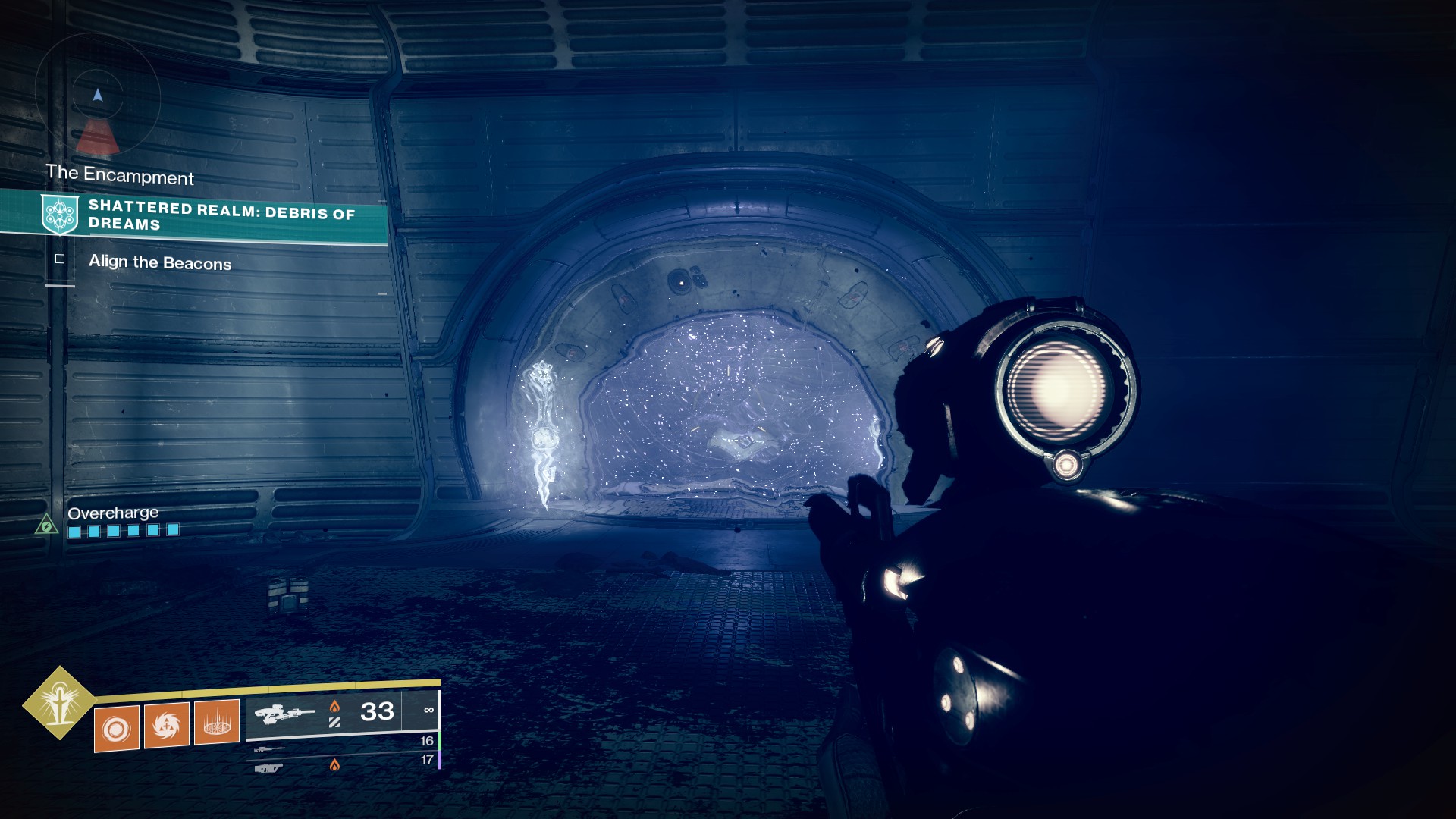Open the Shattered Realm: Debris of Dreams tracker

[x=221, y=215]
